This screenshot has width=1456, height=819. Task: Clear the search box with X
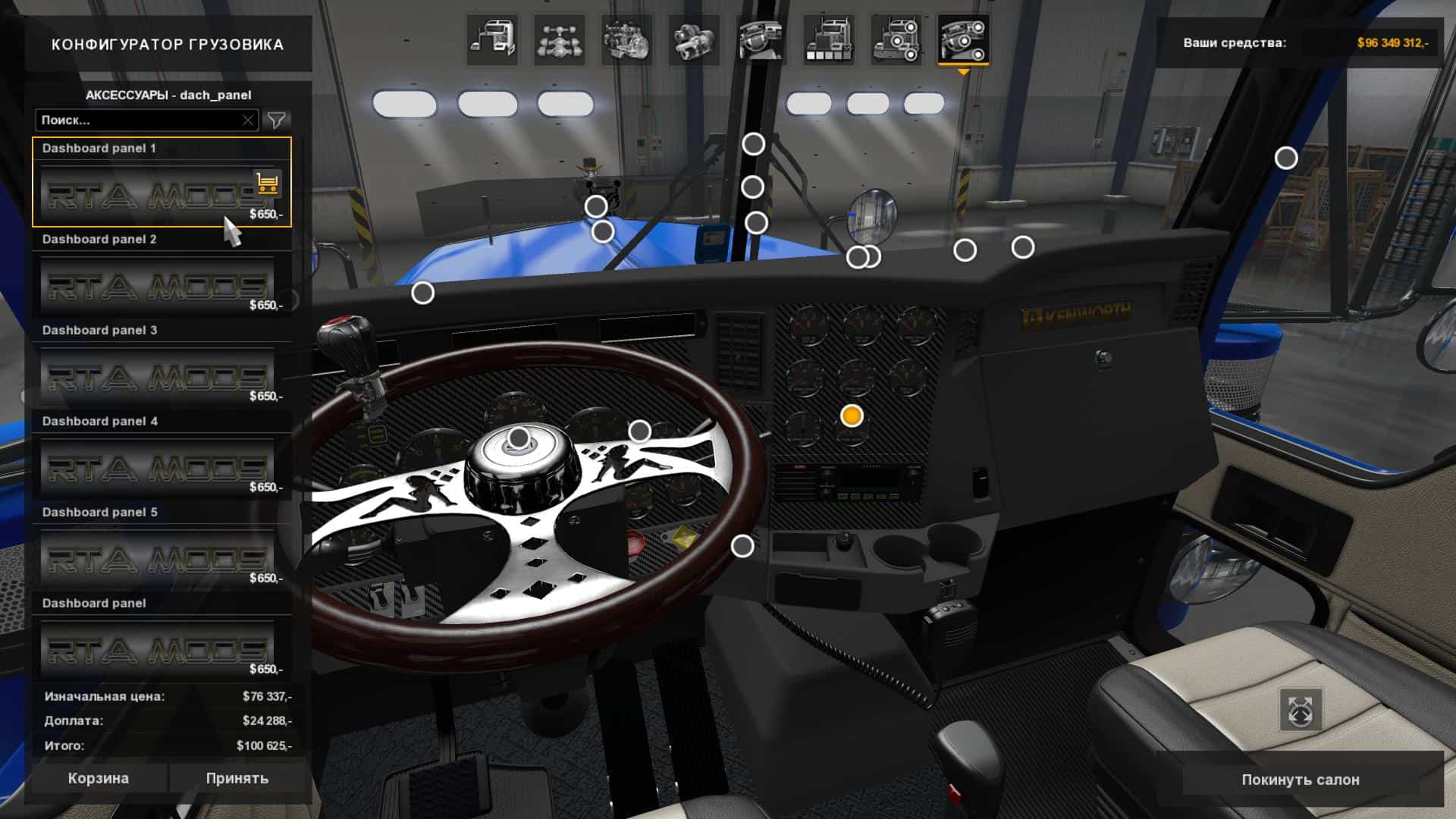248,120
